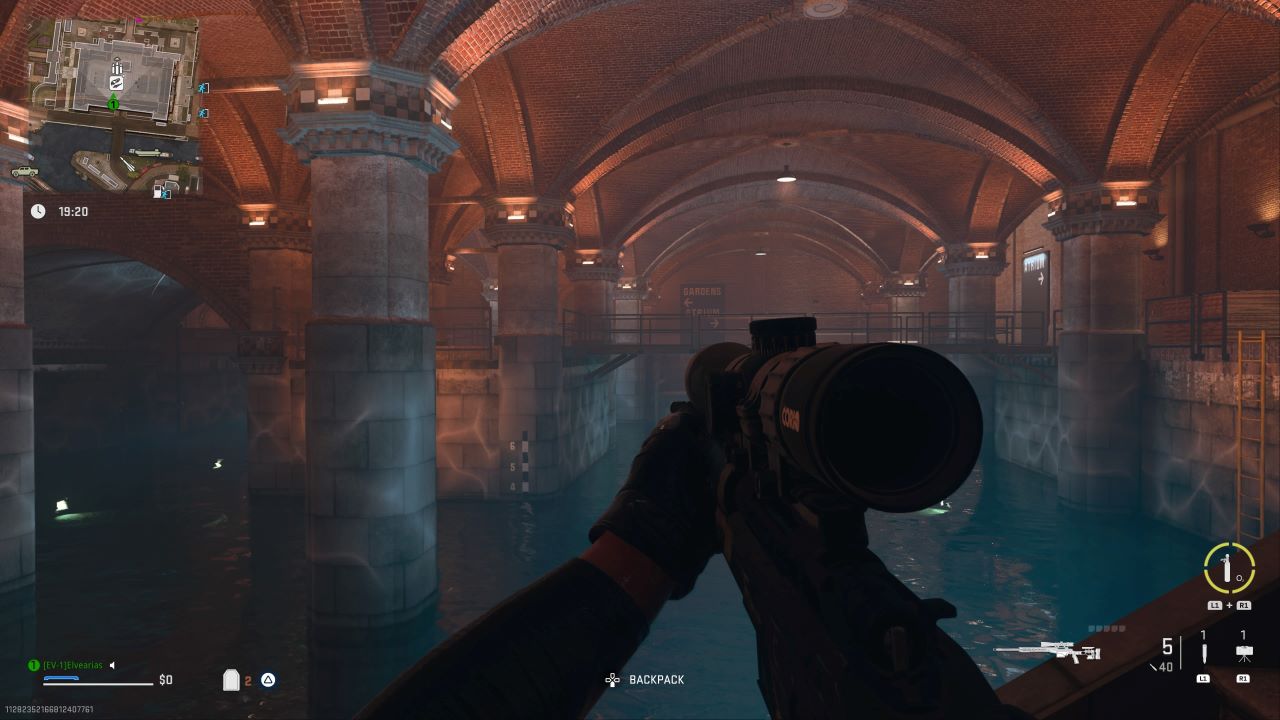Click the $0 cash counter
This screenshot has width=1280, height=720.
point(166,680)
